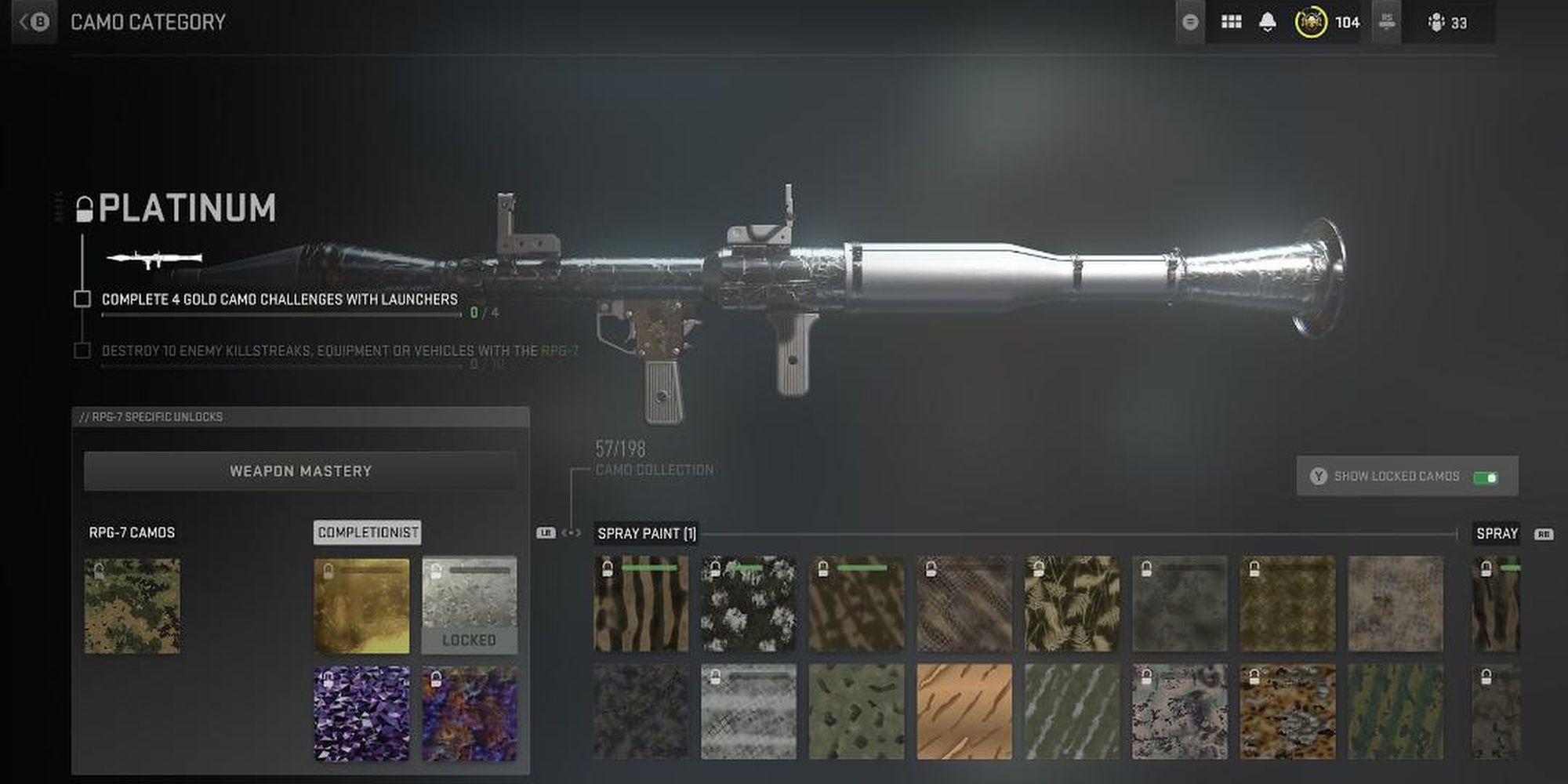
Task: Click the checkbox for the killstreaks challenge
Action: [x=82, y=350]
